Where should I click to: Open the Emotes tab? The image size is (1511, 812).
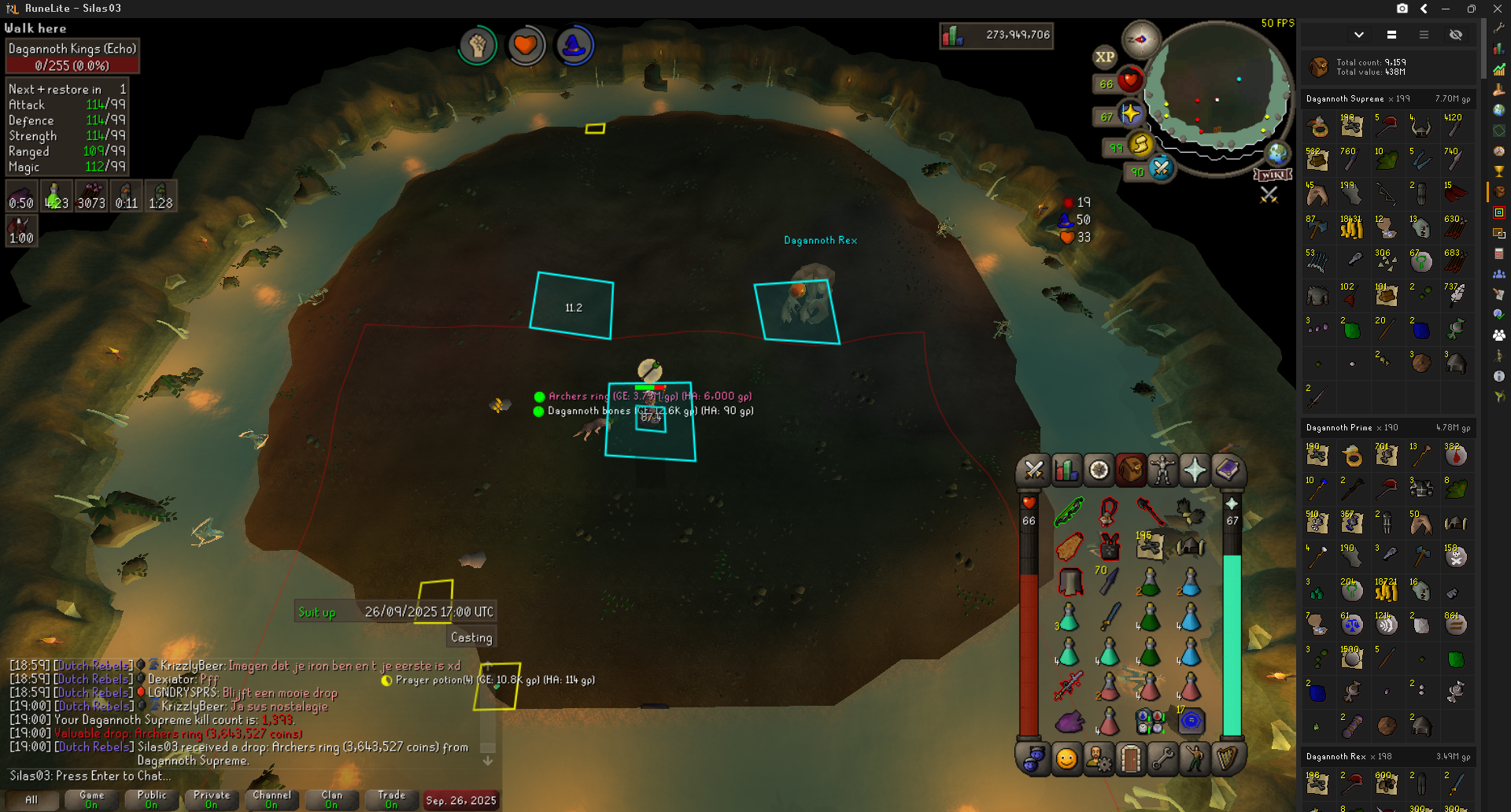point(1194,759)
